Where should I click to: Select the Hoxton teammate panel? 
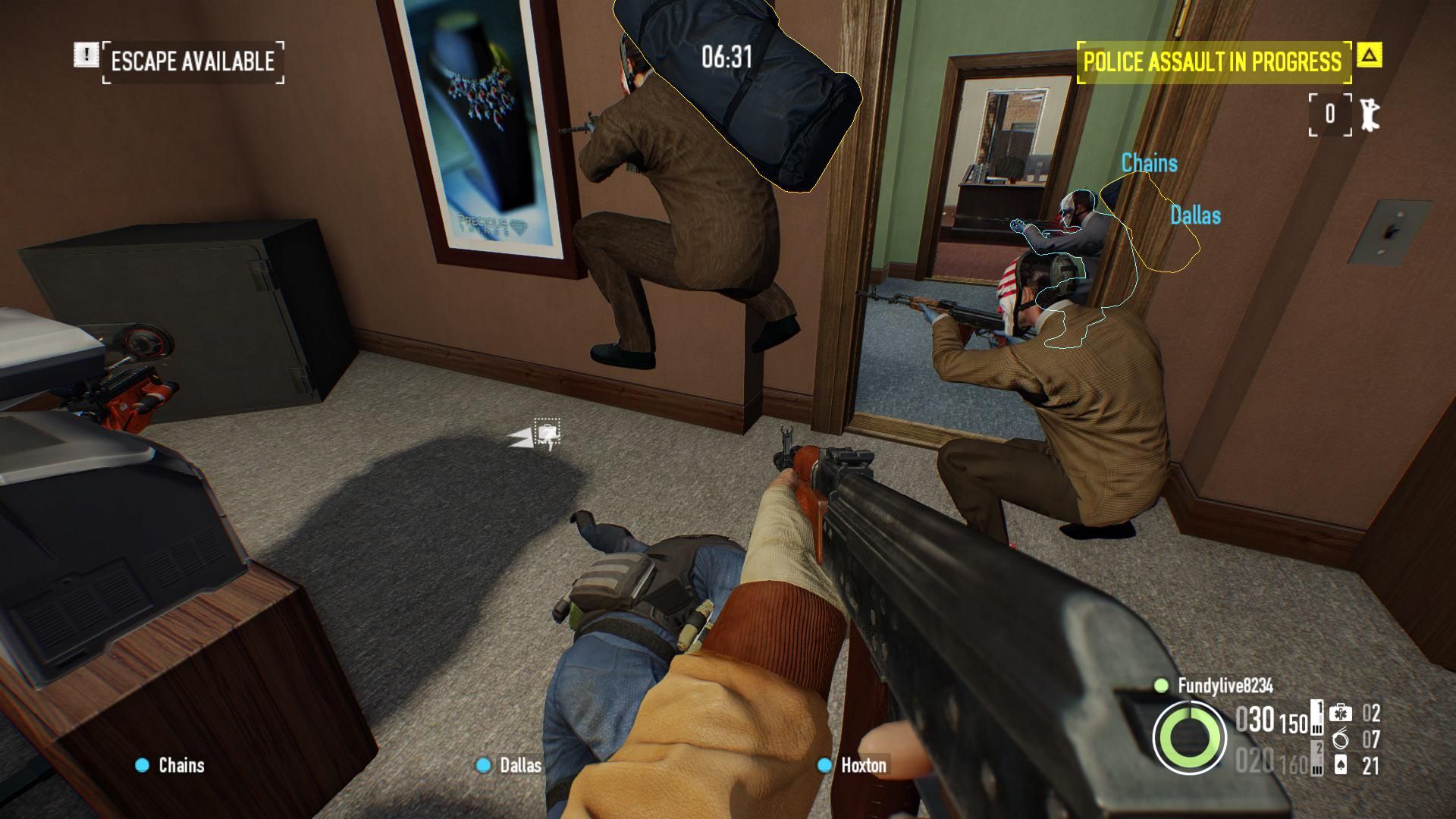point(852,765)
